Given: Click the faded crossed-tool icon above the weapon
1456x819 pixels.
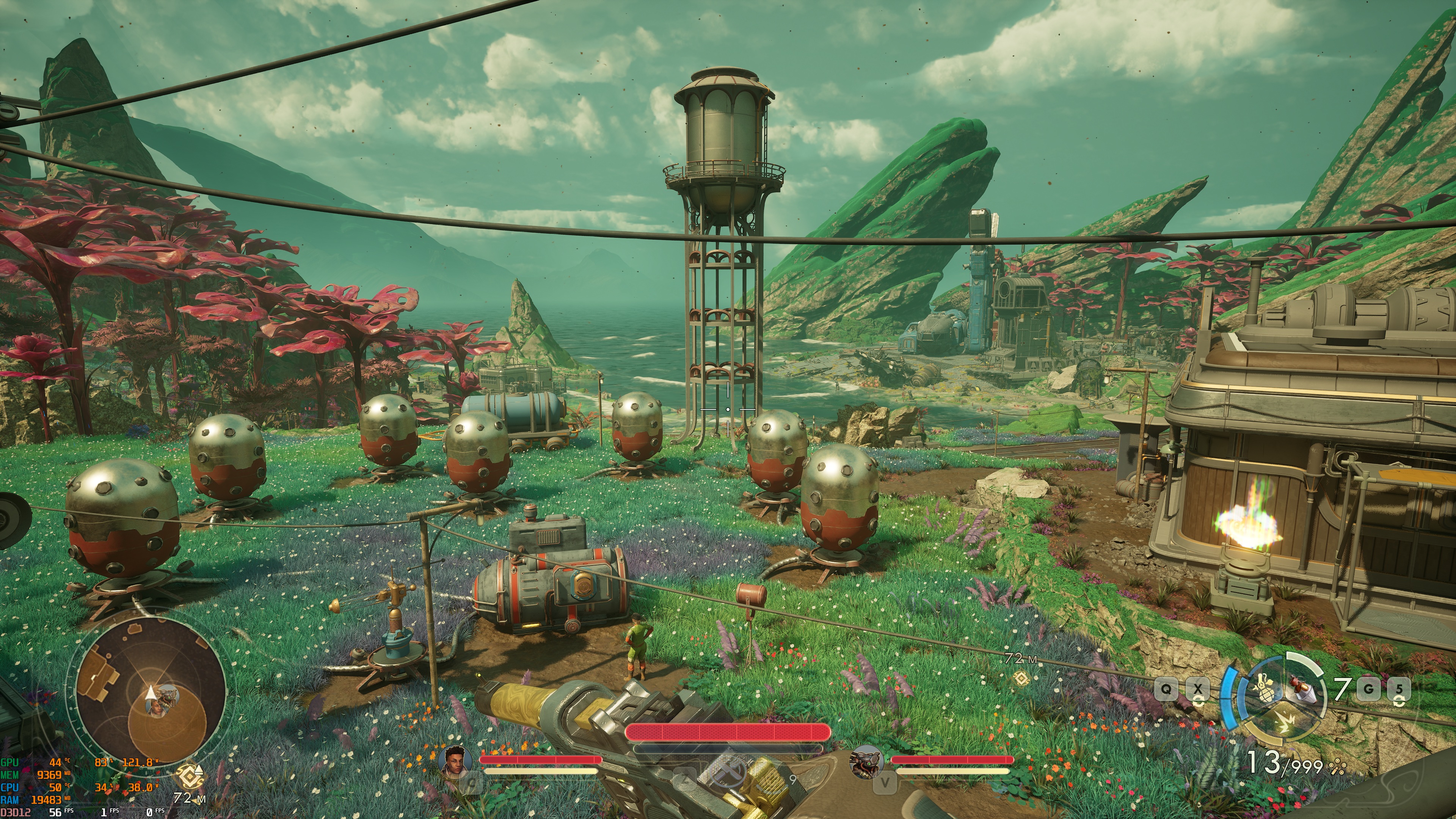Looking at the screenshot, I should pyautogui.click(x=728, y=771).
